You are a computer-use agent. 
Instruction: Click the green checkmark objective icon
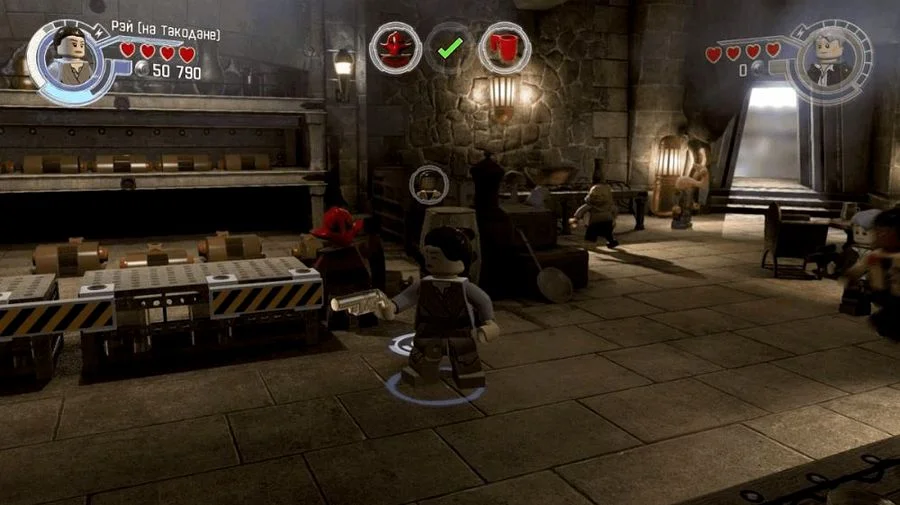450,47
